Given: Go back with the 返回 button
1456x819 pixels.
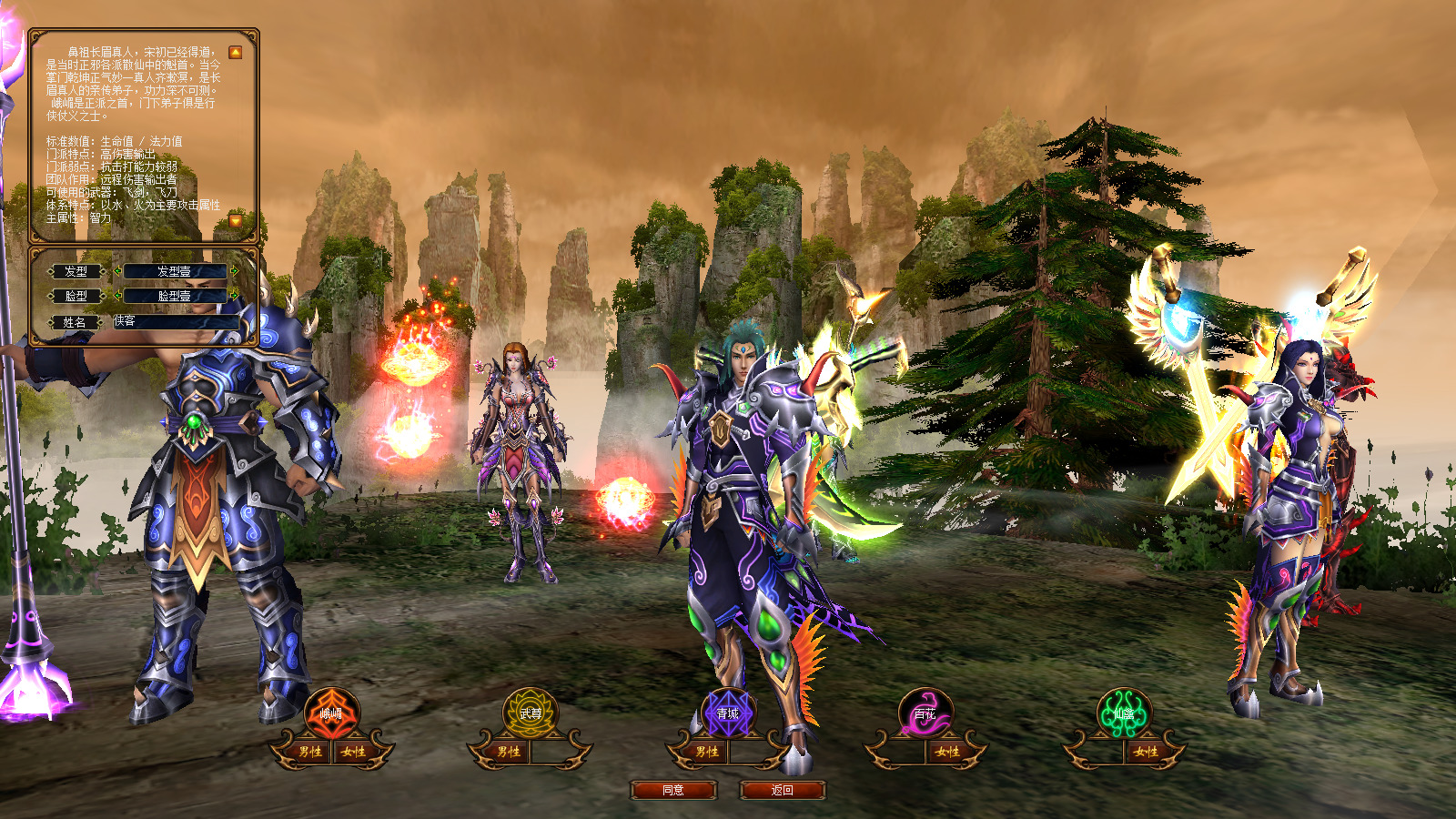Looking at the screenshot, I should [783, 790].
